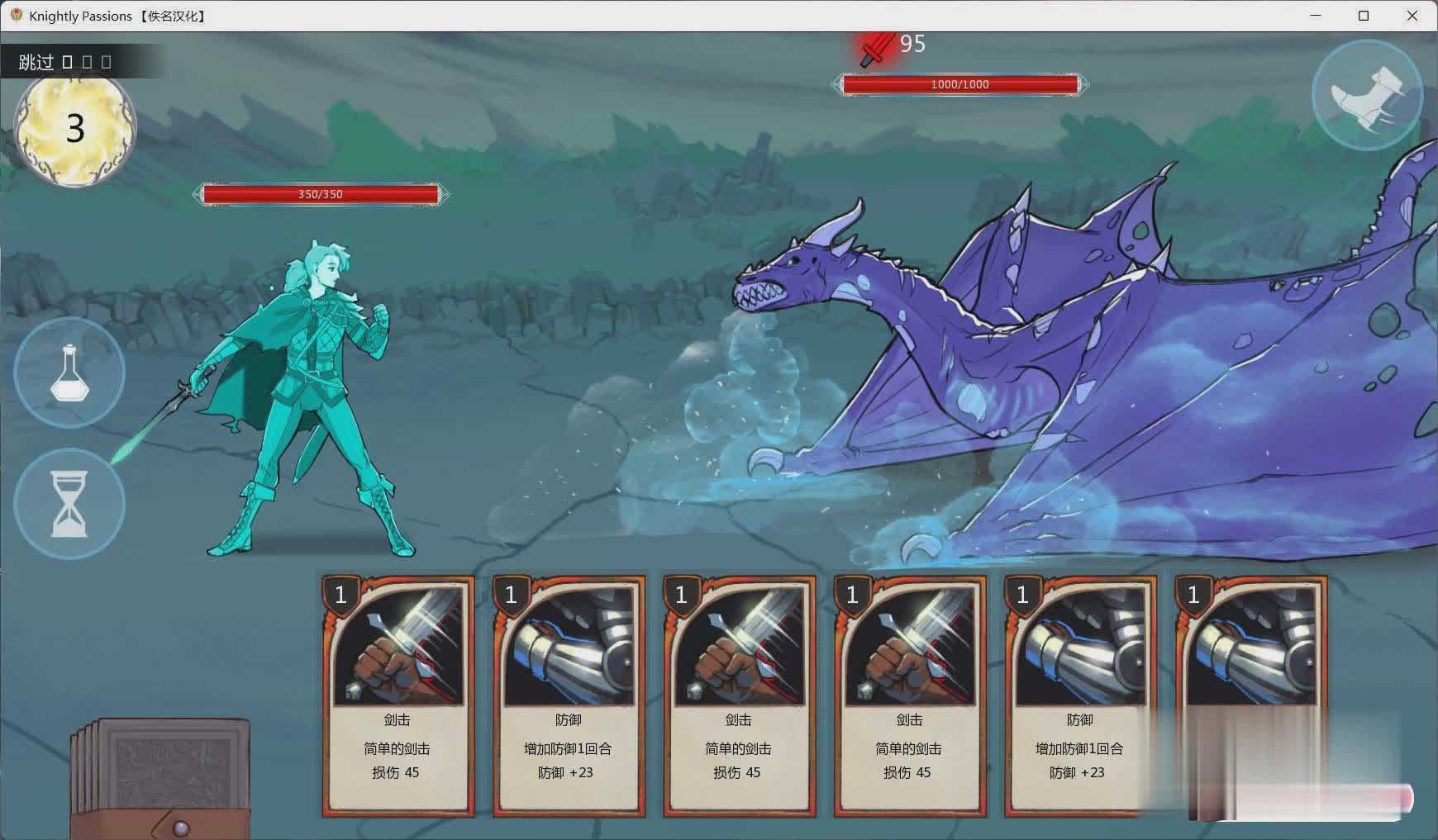Toggle the third checkbox beside 跳过
The image size is (1438, 840).
tap(106, 61)
